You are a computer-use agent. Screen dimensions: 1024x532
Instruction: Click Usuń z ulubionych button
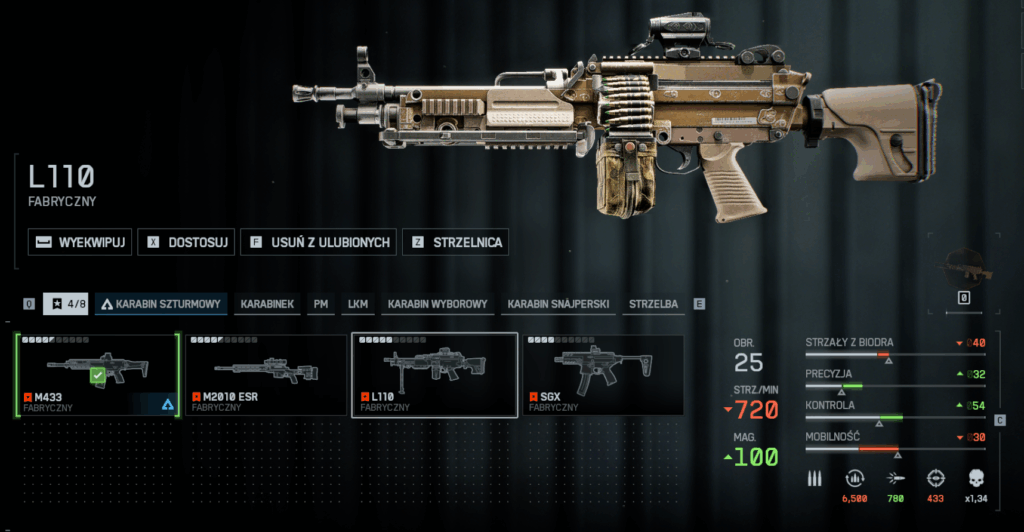319,242
